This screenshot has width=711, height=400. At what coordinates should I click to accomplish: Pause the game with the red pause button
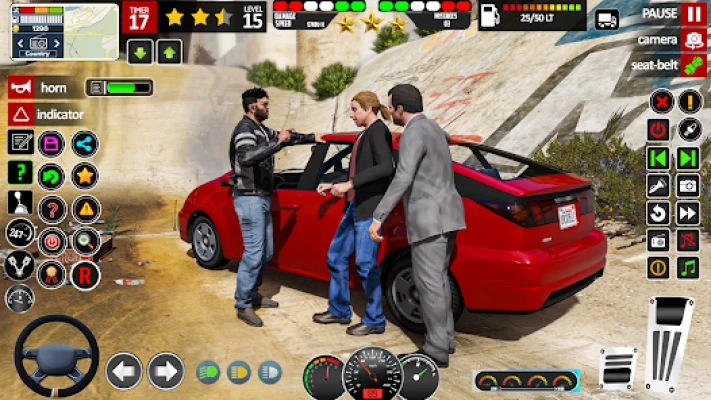coord(693,14)
